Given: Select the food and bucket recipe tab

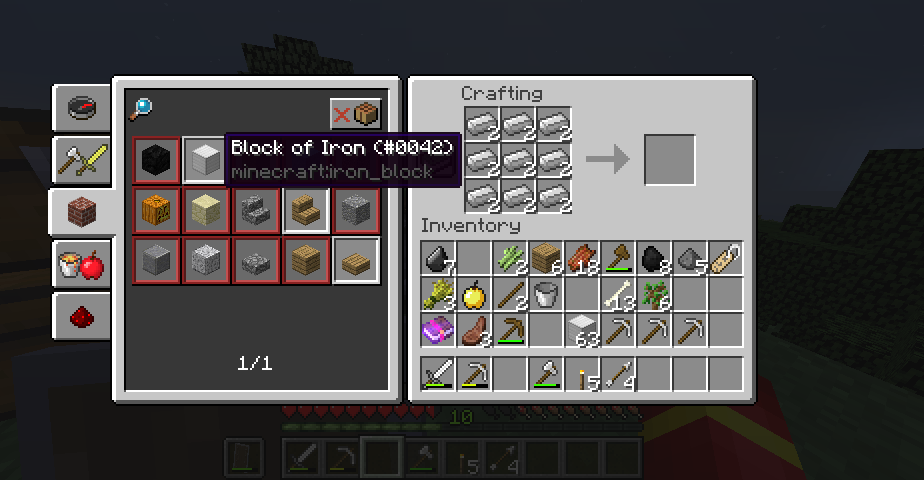Looking at the screenshot, I should (x=82, y=264).
